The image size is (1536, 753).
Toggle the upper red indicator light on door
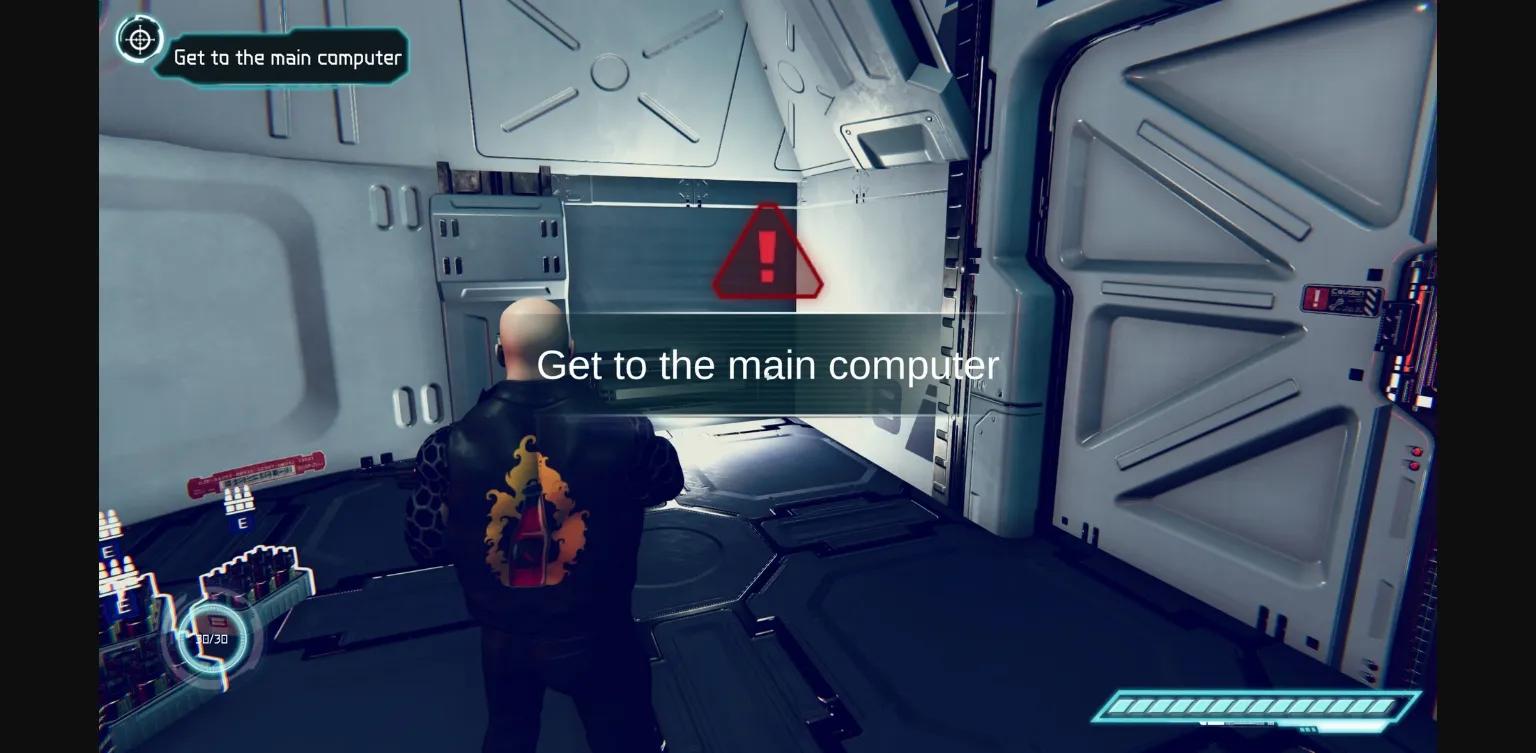1416,453
